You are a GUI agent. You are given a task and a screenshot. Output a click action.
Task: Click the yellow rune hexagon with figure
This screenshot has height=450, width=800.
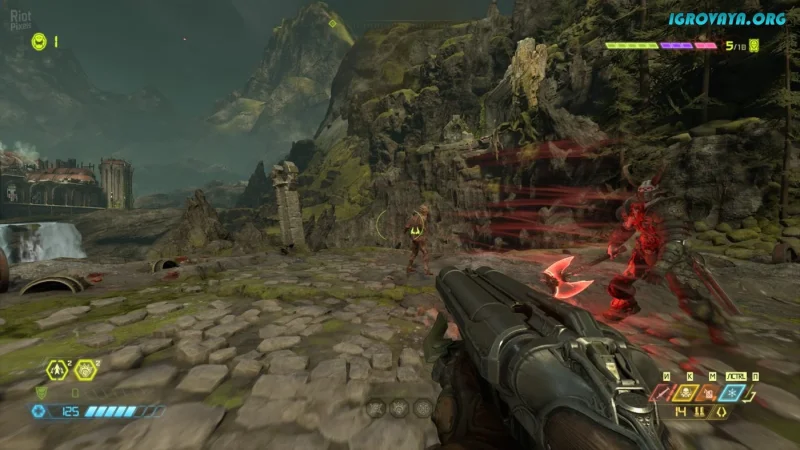click(x=59, y=370)
